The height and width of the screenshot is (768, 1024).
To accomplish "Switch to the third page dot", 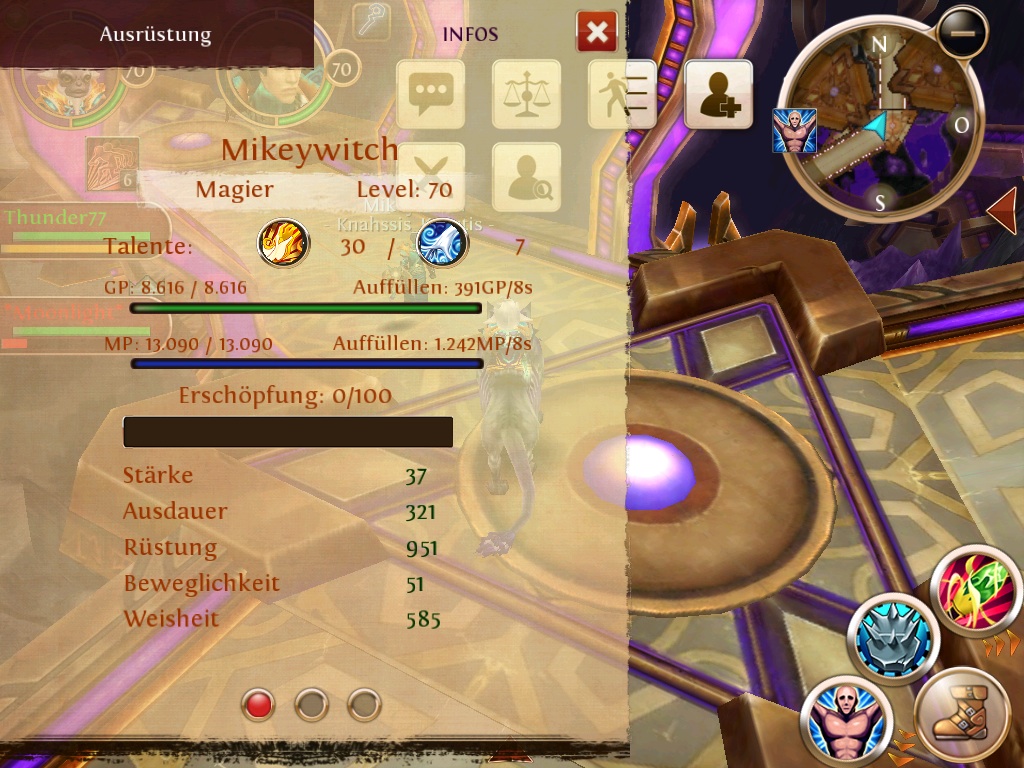I will point(364,705).
